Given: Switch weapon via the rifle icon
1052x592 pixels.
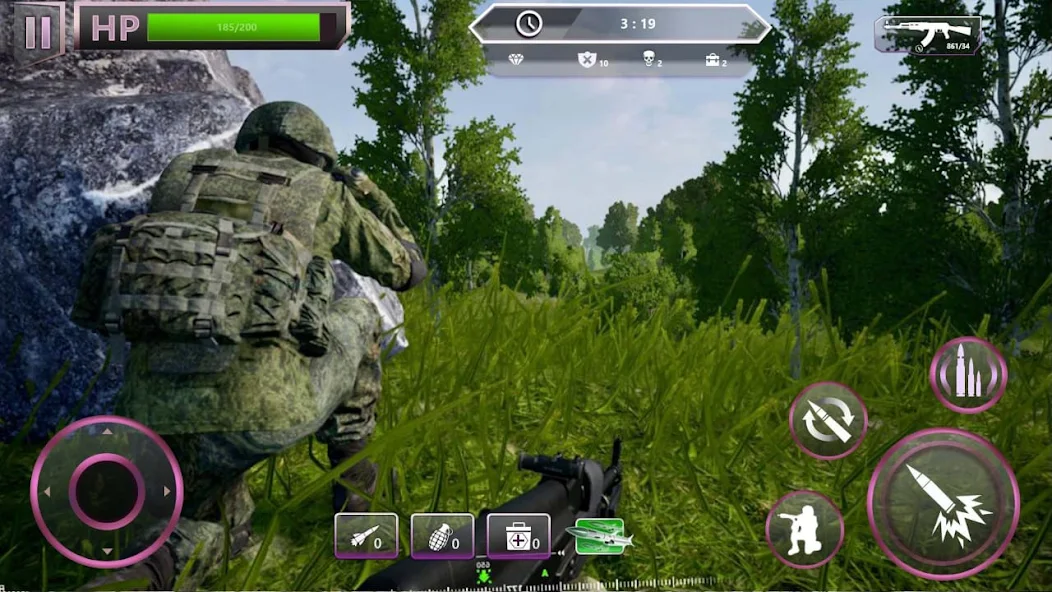Looking at the screenshot, I should coord(927,34).
